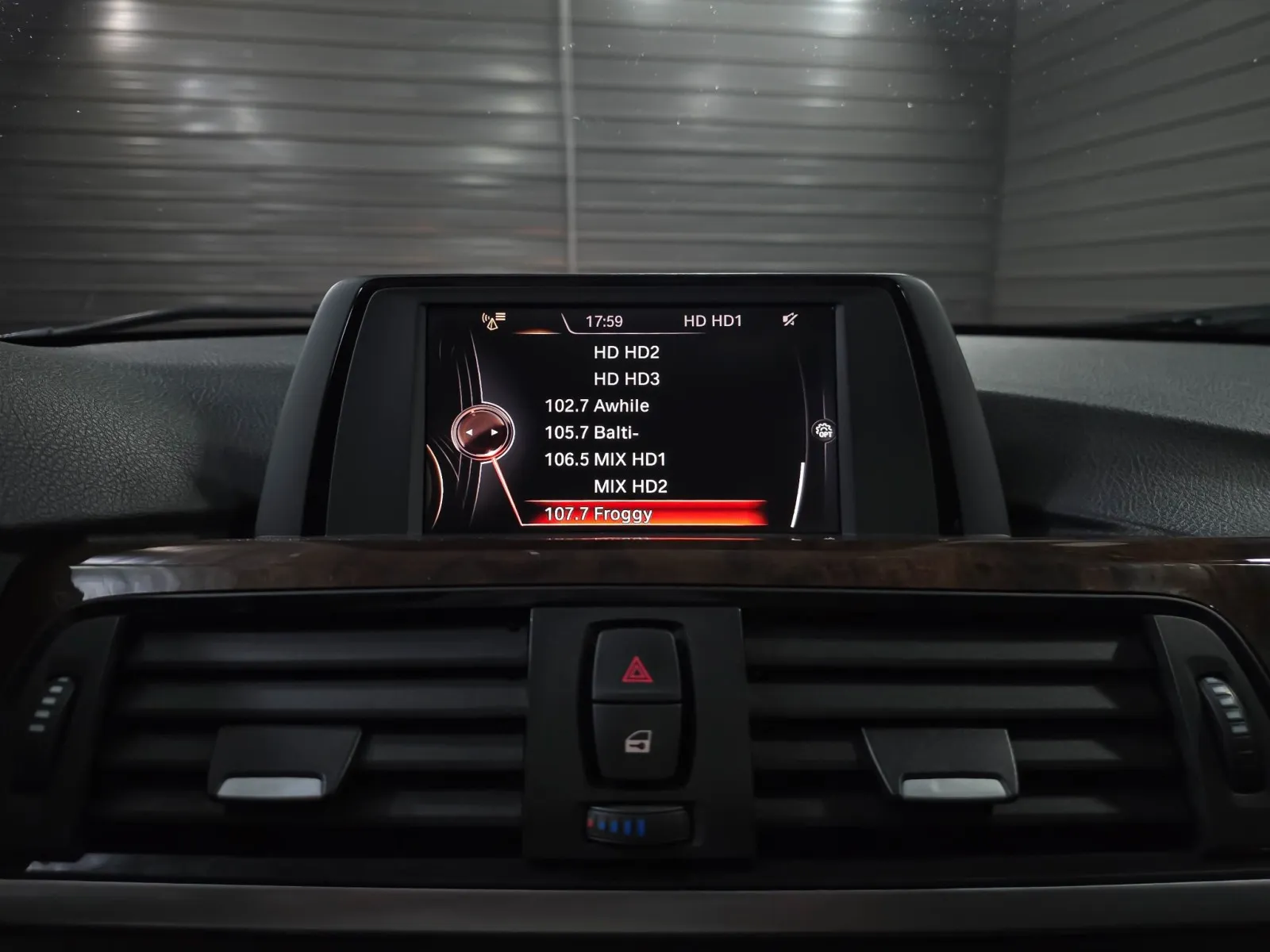Open the OPT options gear icon
The image size is (1270, 952).
click(x=824, y=431)
